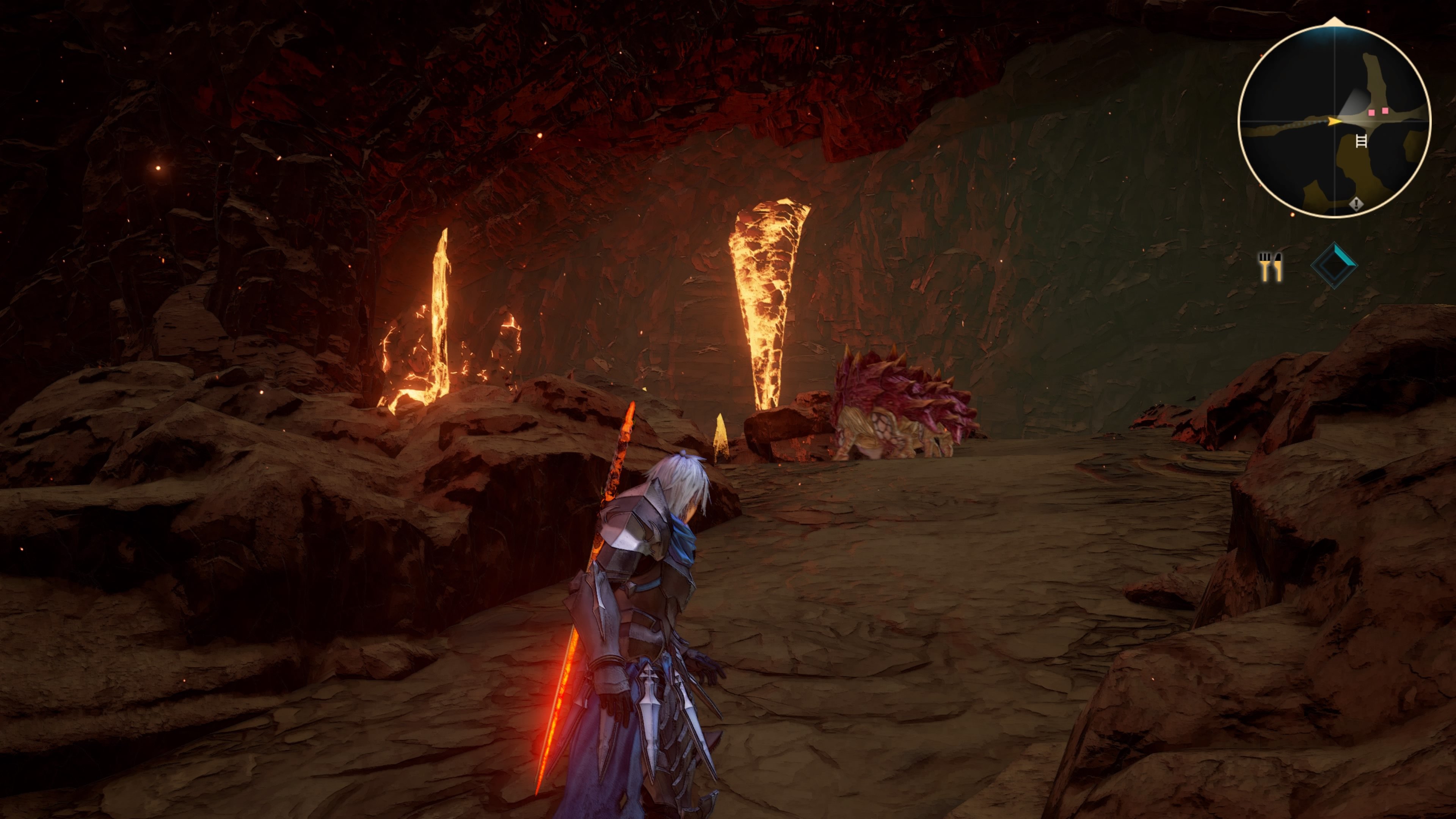Expand the minimap view by clicking its center
The height and width of the screenshot is (819, 1456).
pyautogui.click(x=1334, y=121)
